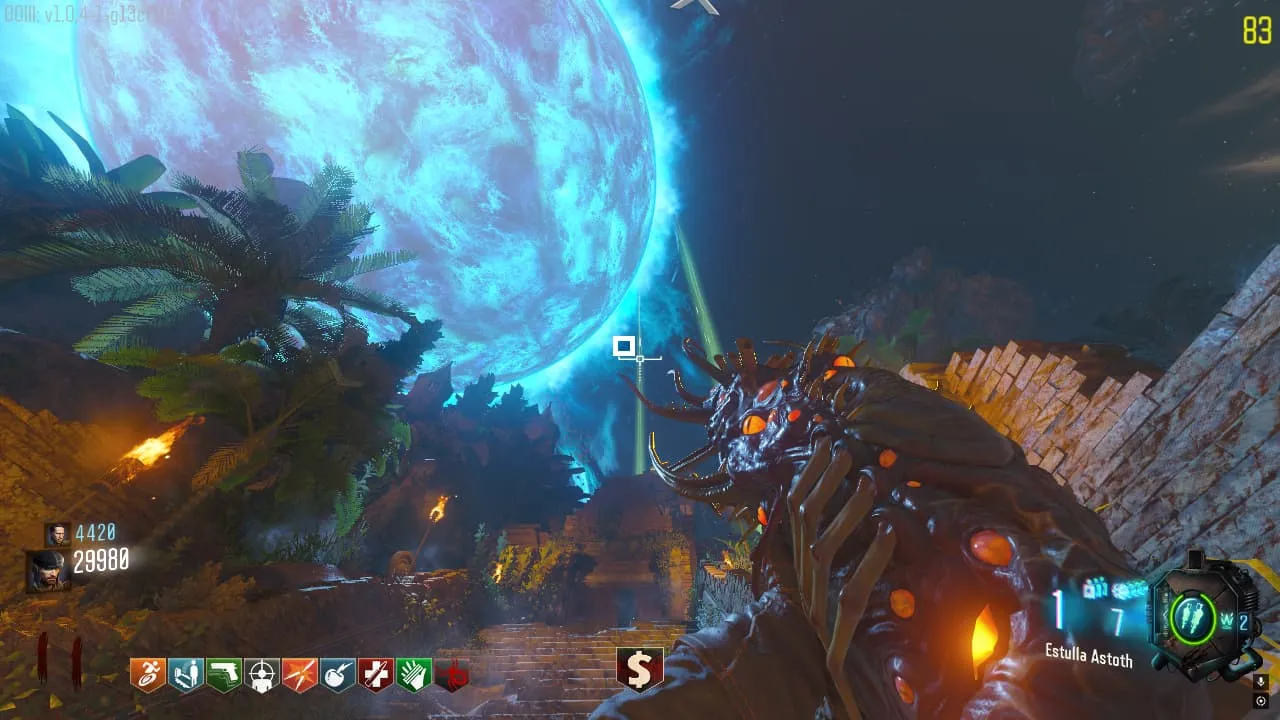Select the grey crosshair Deadshot perk icon
Image resolution: width=1280 pixels, height=720 pixels.
262,675
